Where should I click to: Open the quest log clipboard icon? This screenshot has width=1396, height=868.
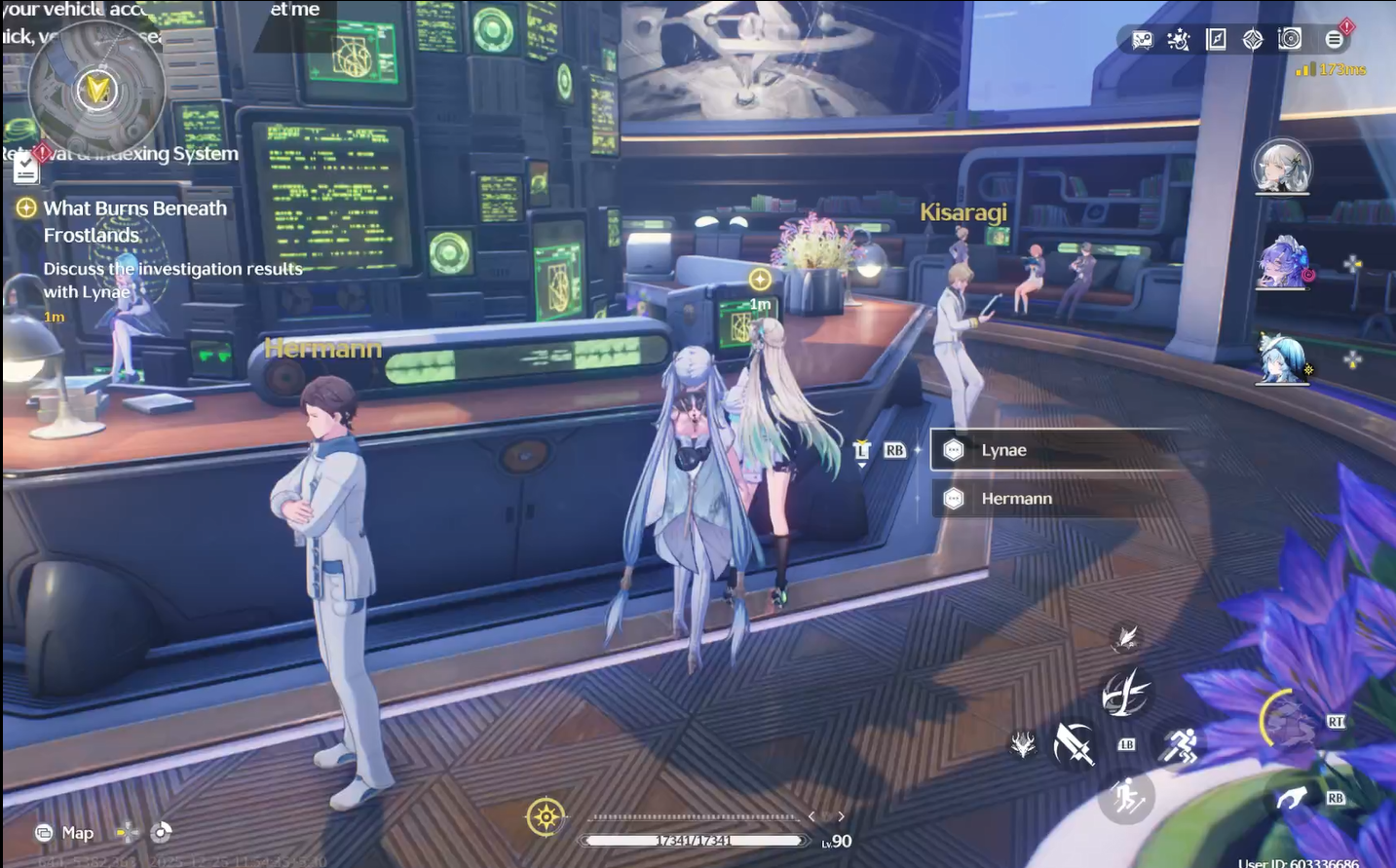(26, 170)
